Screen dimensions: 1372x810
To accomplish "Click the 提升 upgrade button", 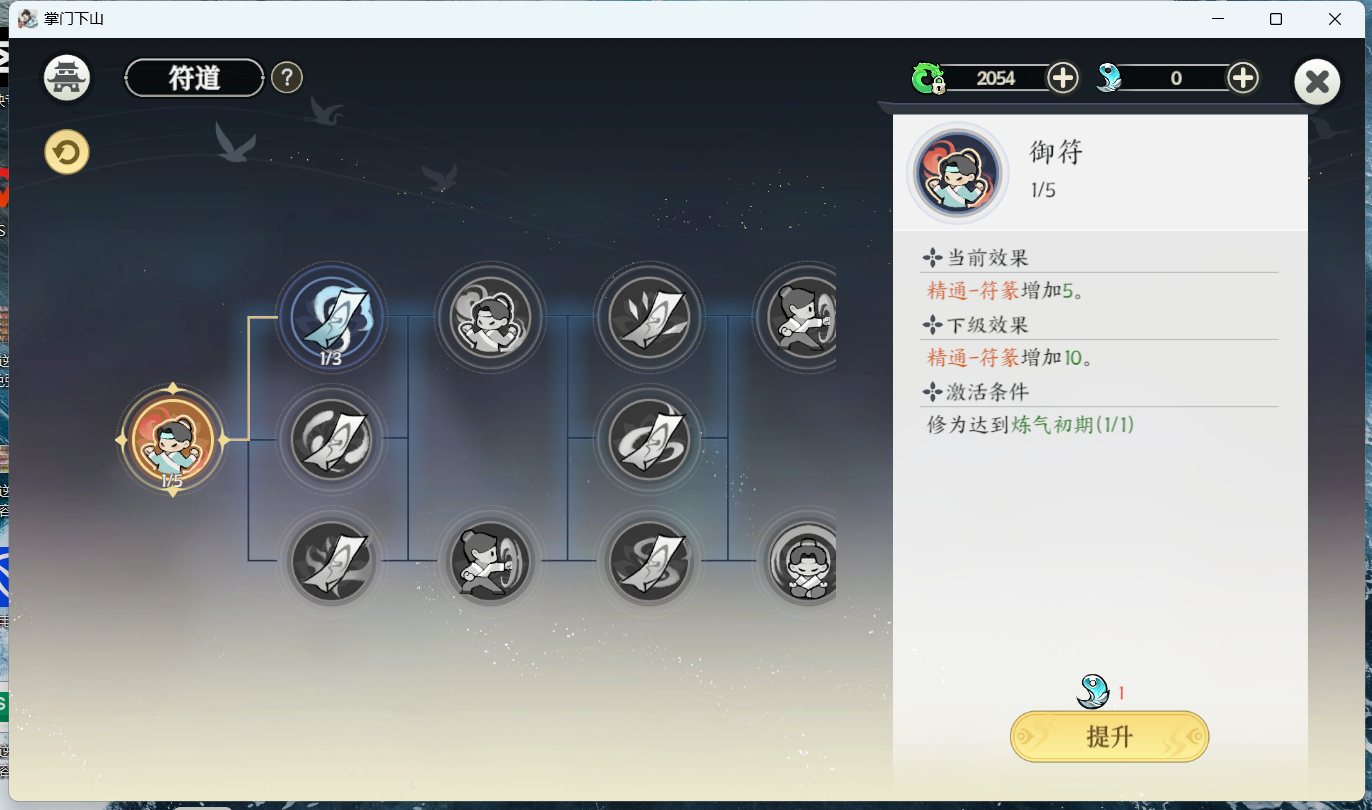I will [x=1109, y=737].
